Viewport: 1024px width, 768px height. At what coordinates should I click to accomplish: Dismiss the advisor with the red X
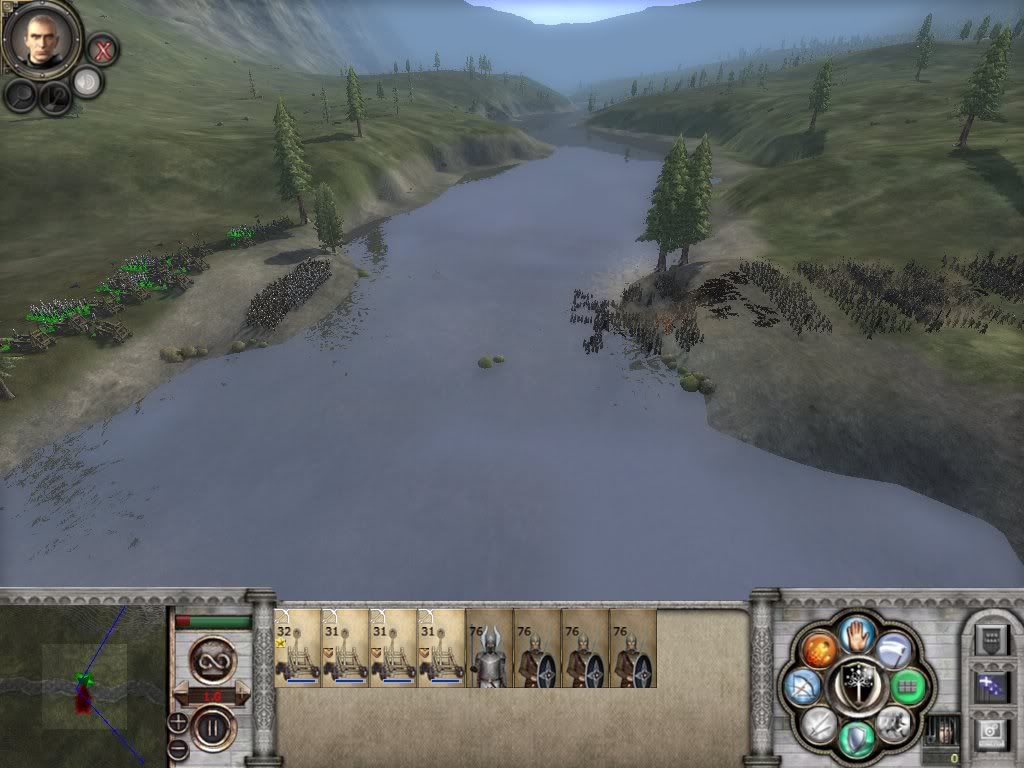[101, 48]
